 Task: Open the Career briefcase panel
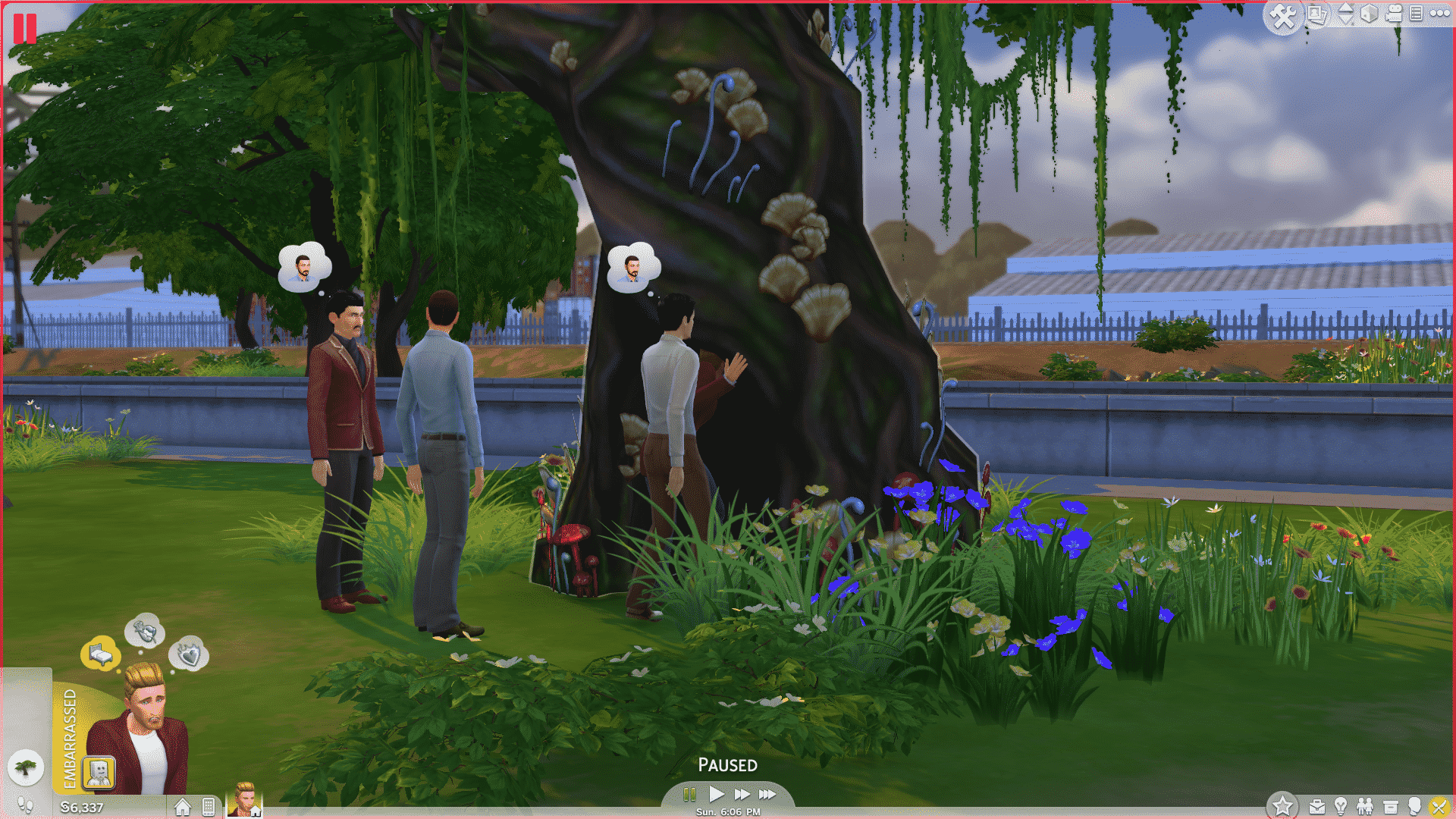(x=1317, y=806)
